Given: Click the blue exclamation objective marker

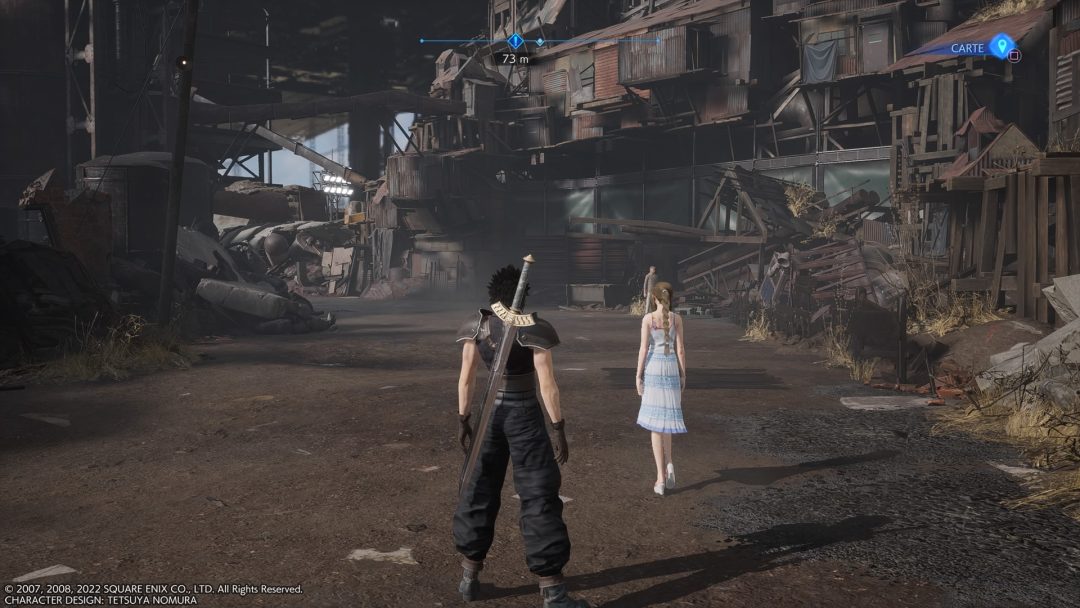Looking at the screenshot, I should [515, 41].
